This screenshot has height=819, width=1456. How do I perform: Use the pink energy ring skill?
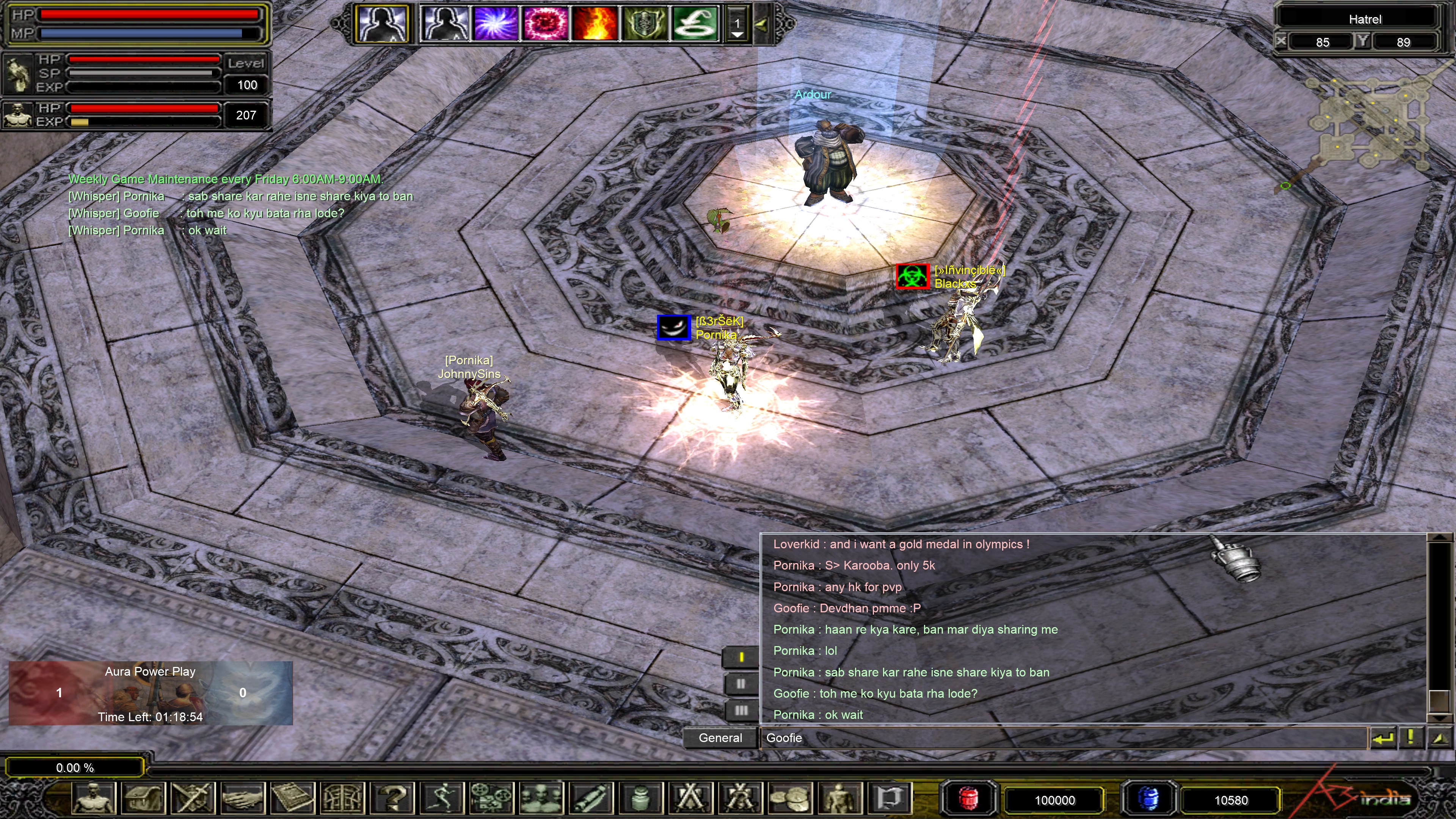546,24
